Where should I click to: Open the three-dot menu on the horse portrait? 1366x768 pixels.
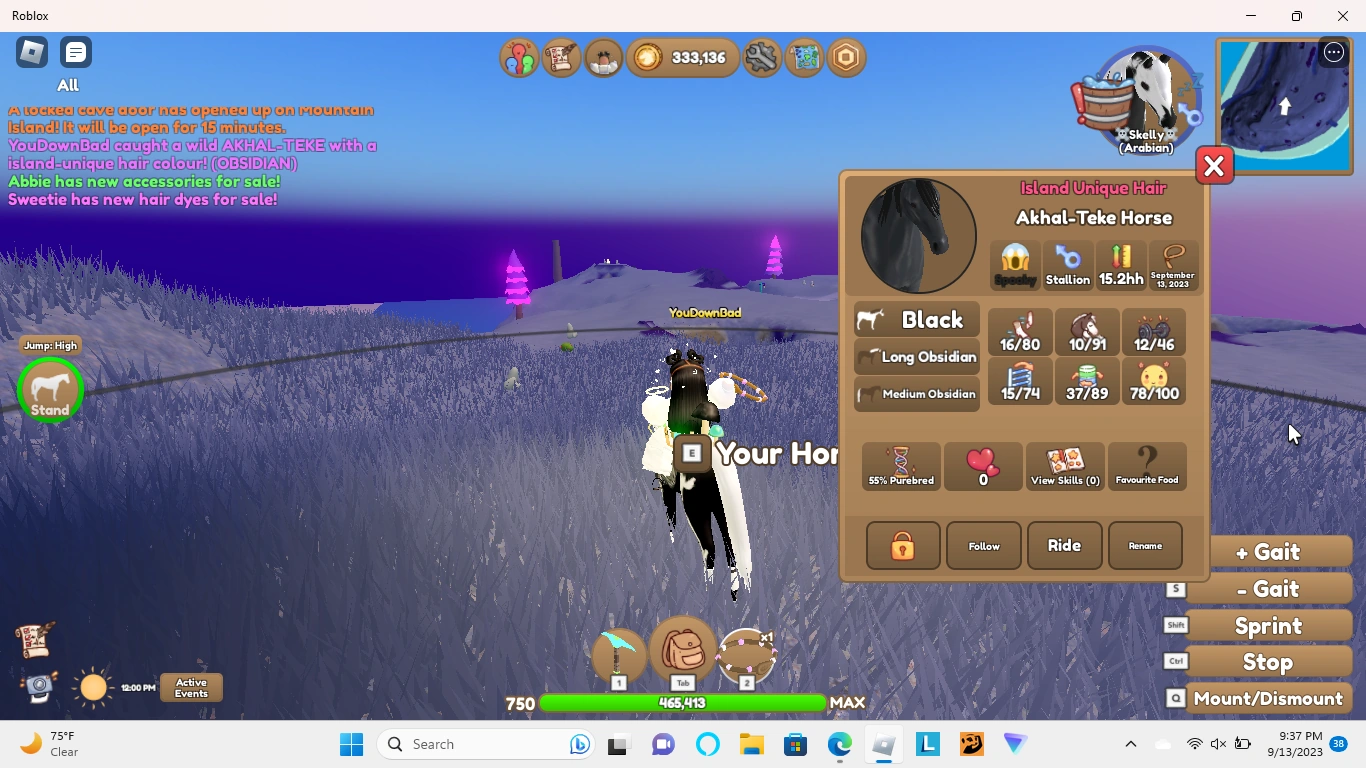1333,51
